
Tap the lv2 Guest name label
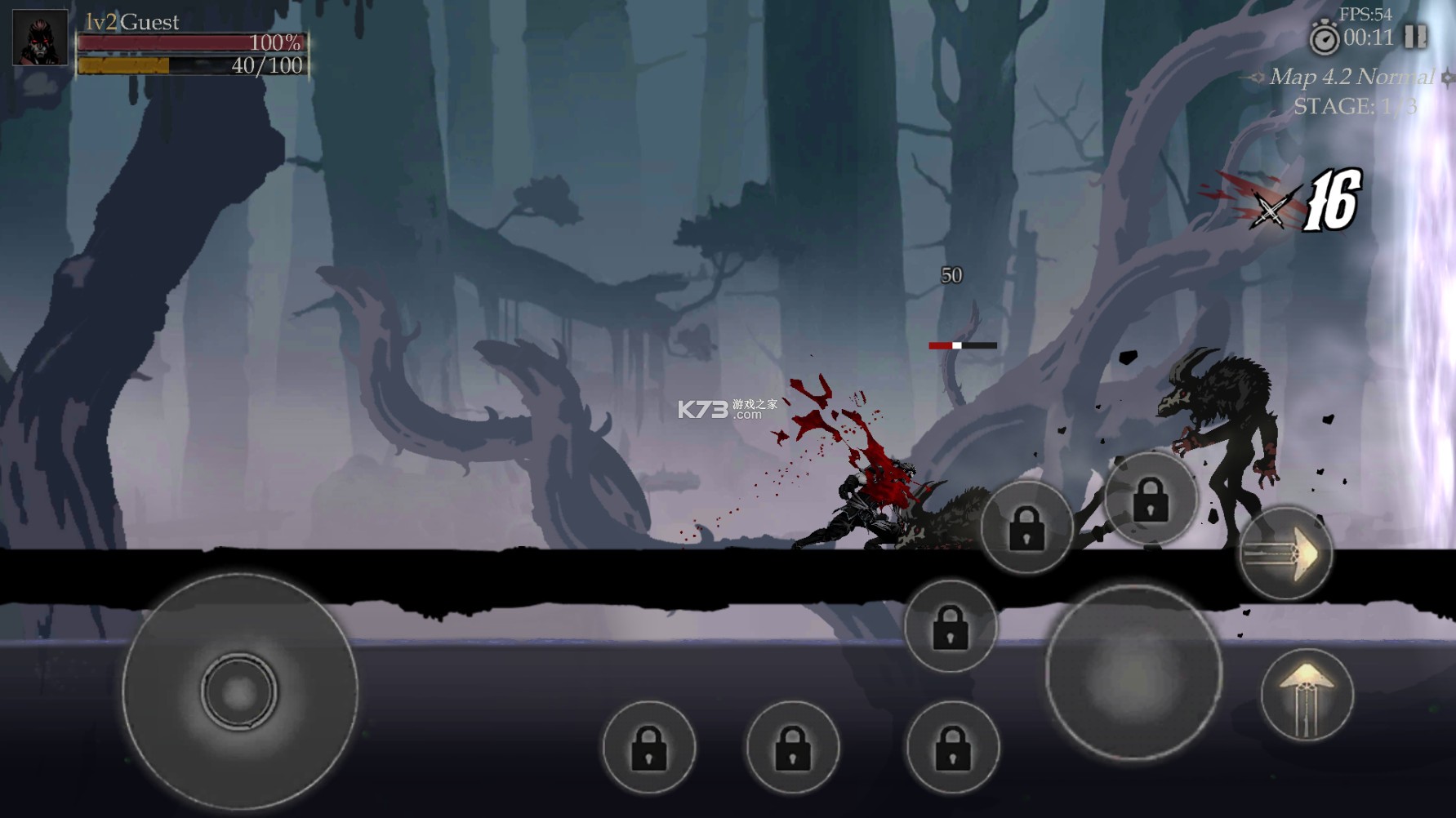(x=131, y=22)
